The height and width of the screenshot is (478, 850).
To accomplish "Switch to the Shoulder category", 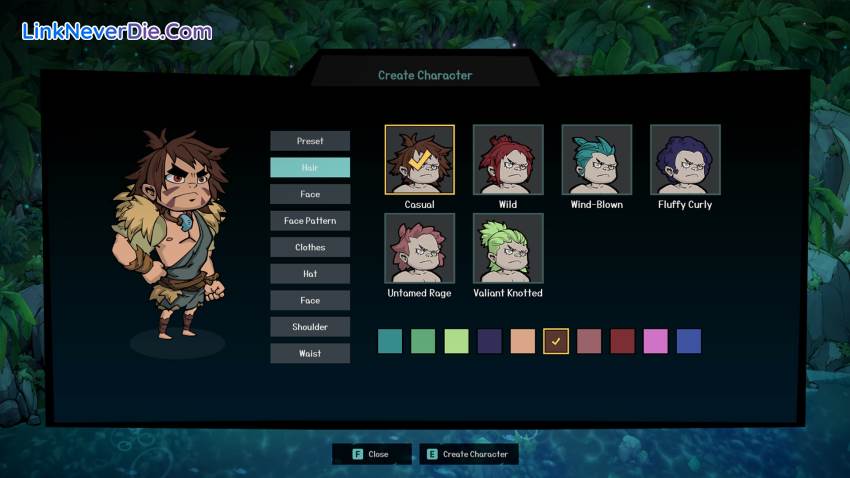I will coord(310,326).
